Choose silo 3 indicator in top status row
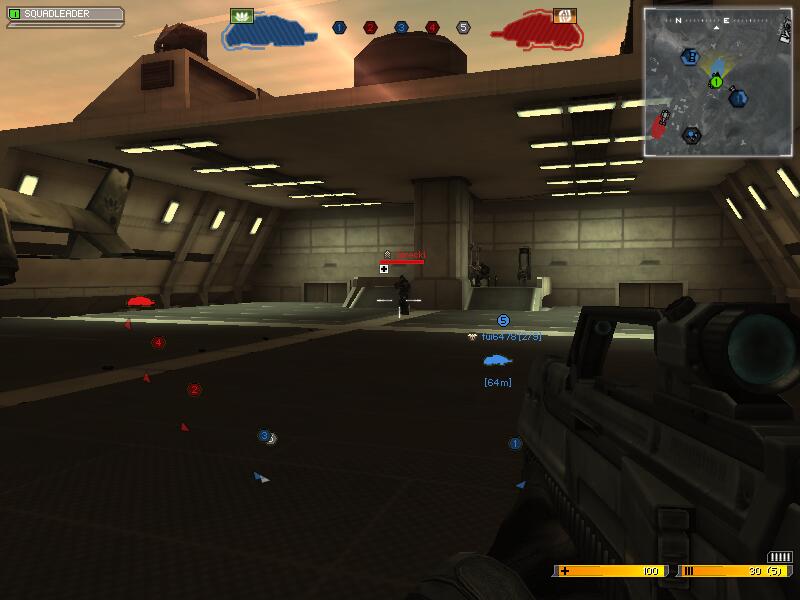This screenshot has height=600, width=800. [401, 28]
